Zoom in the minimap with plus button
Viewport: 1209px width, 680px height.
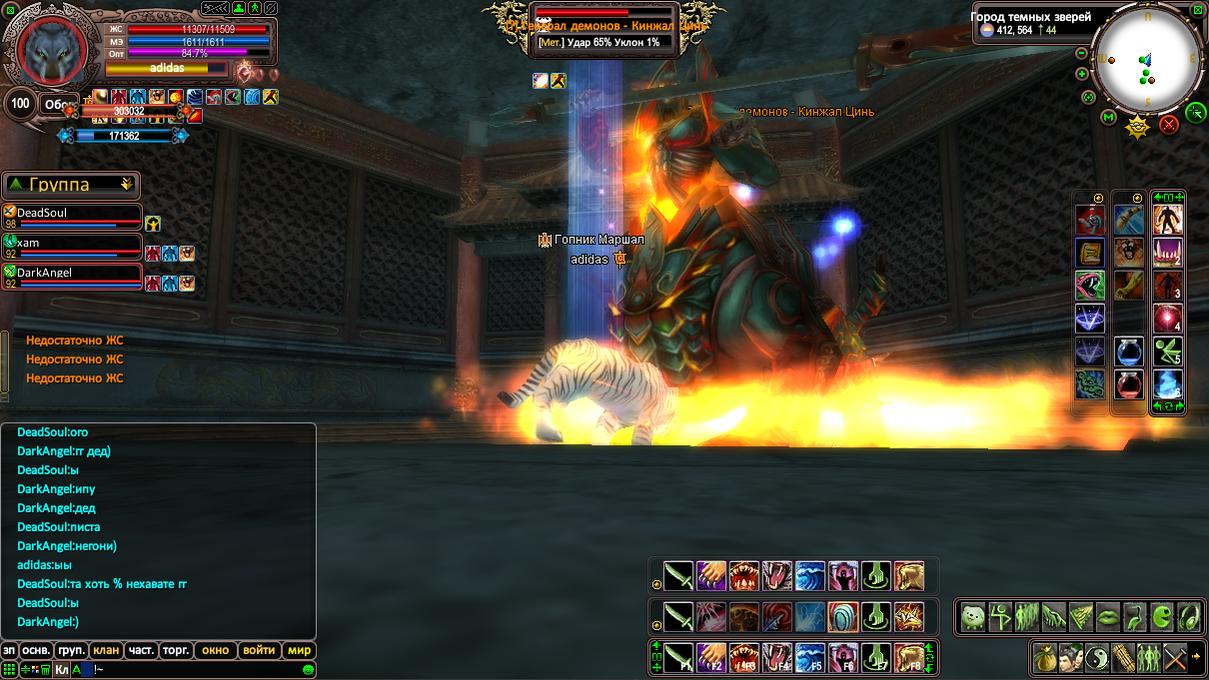click(x=1082, y=74)
